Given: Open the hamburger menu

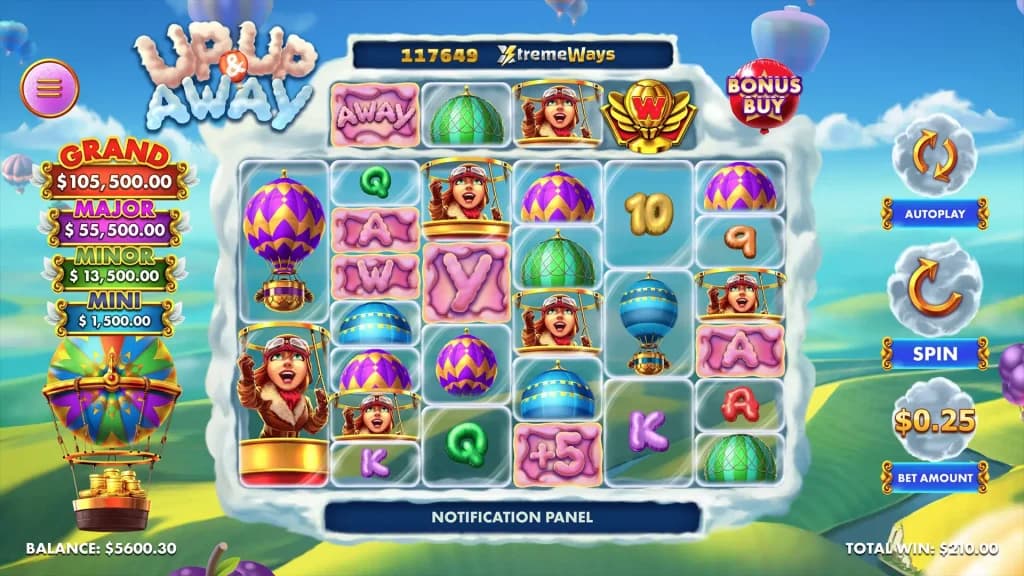Looking at the screenshot, I should click(50, 88).
